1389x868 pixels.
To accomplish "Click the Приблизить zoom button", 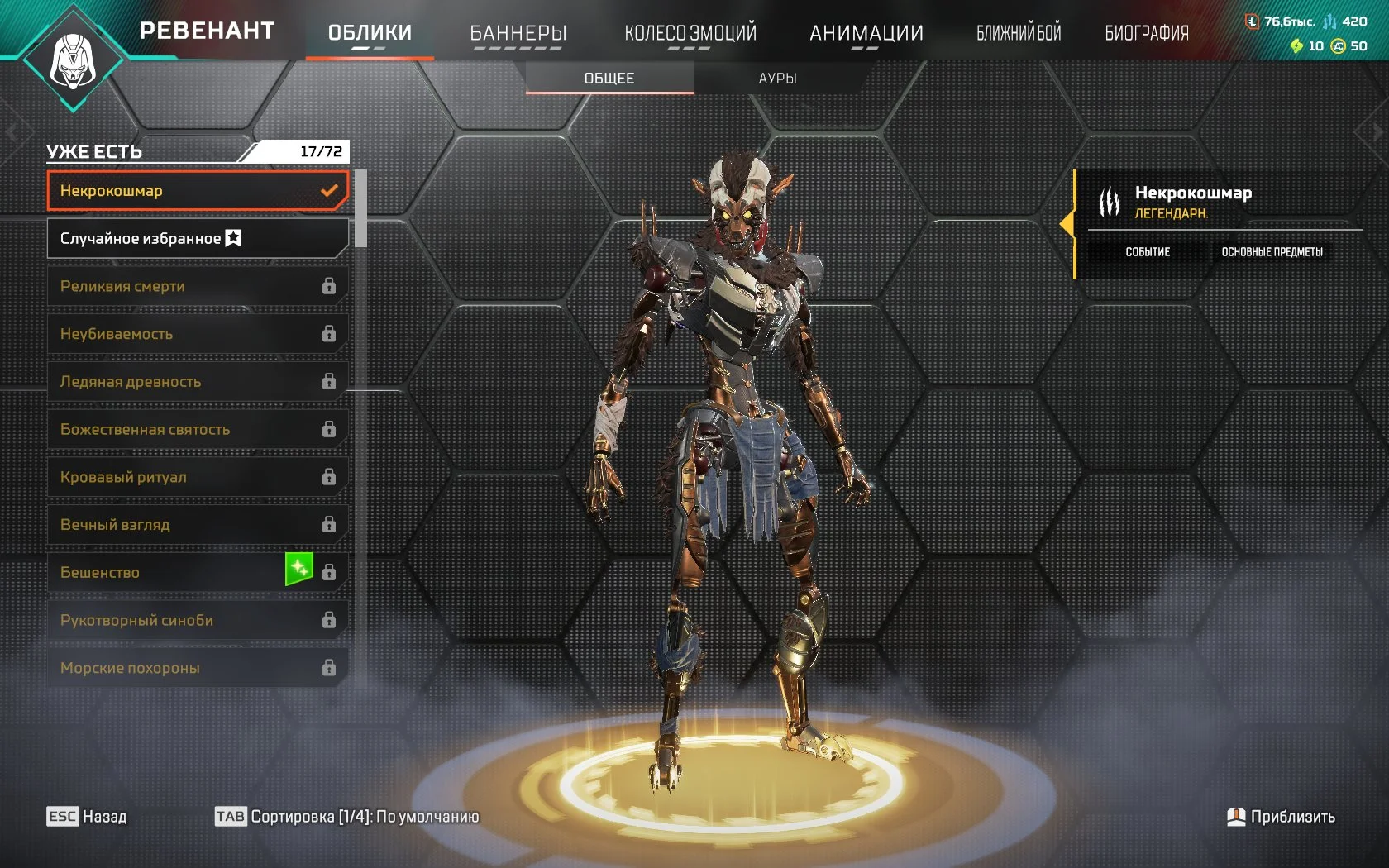I will tap(1281, 817).
